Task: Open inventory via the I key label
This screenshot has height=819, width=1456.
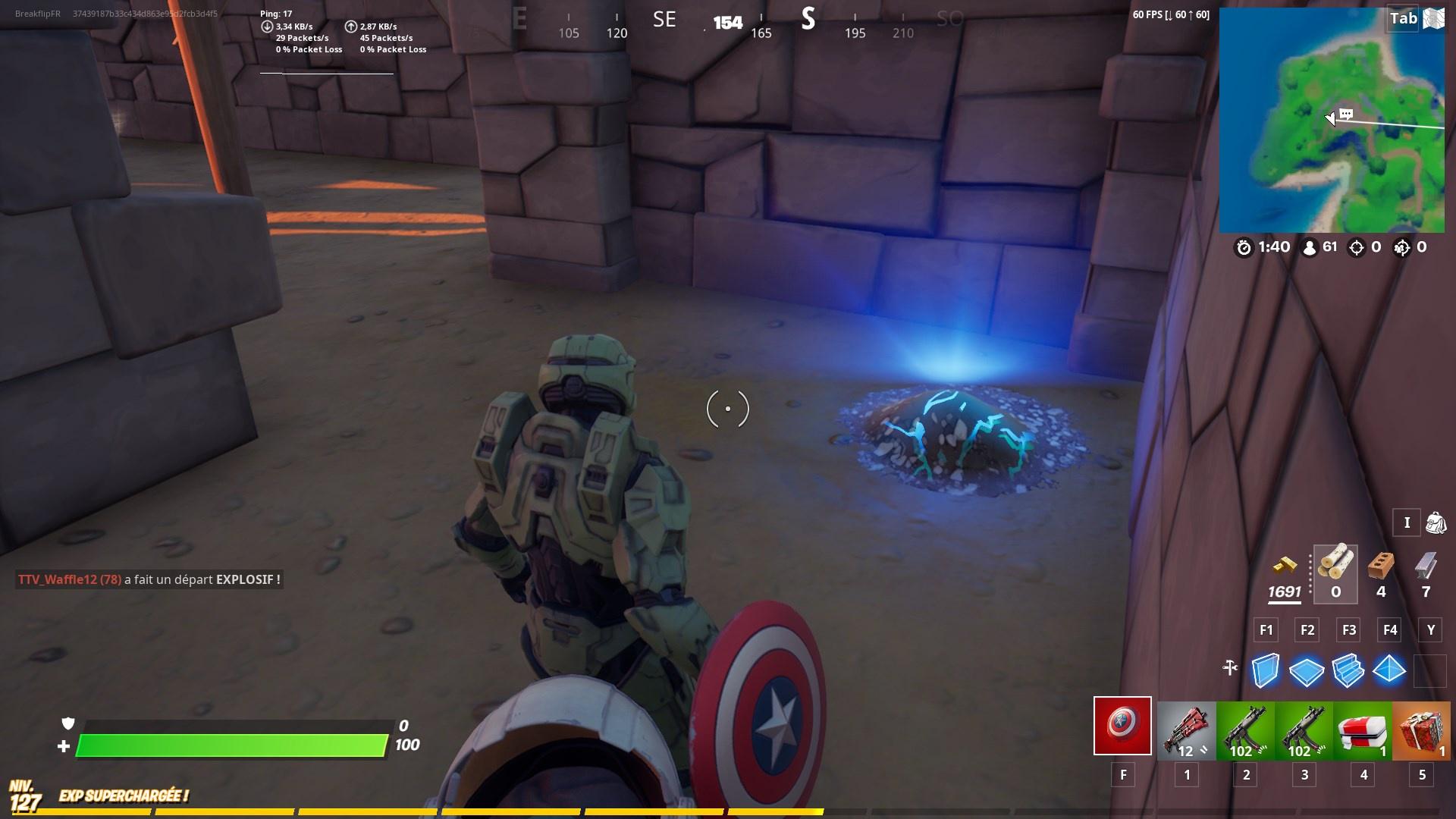Action: point(1407,523)
